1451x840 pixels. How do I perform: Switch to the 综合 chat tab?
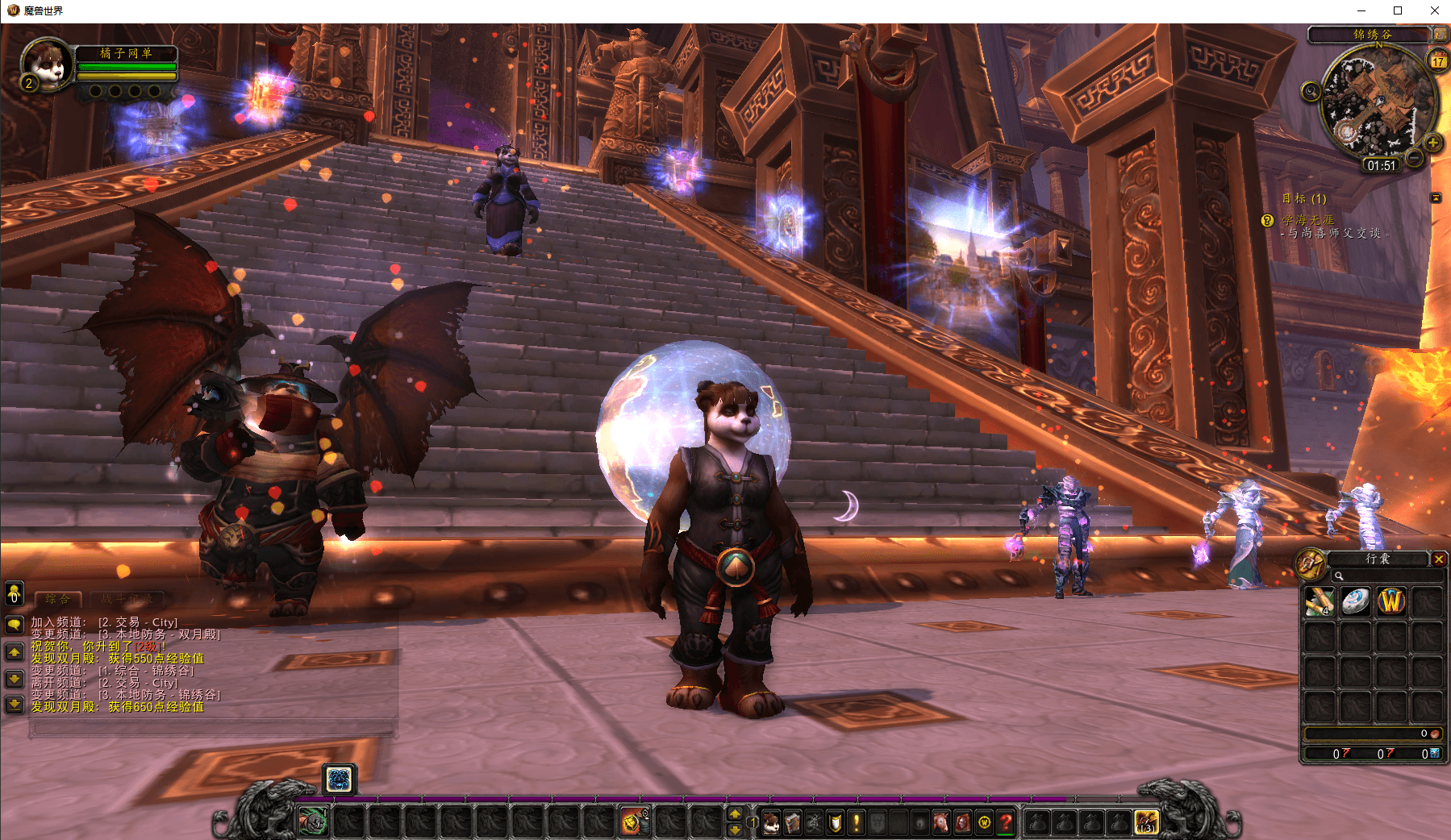[58, 599]
